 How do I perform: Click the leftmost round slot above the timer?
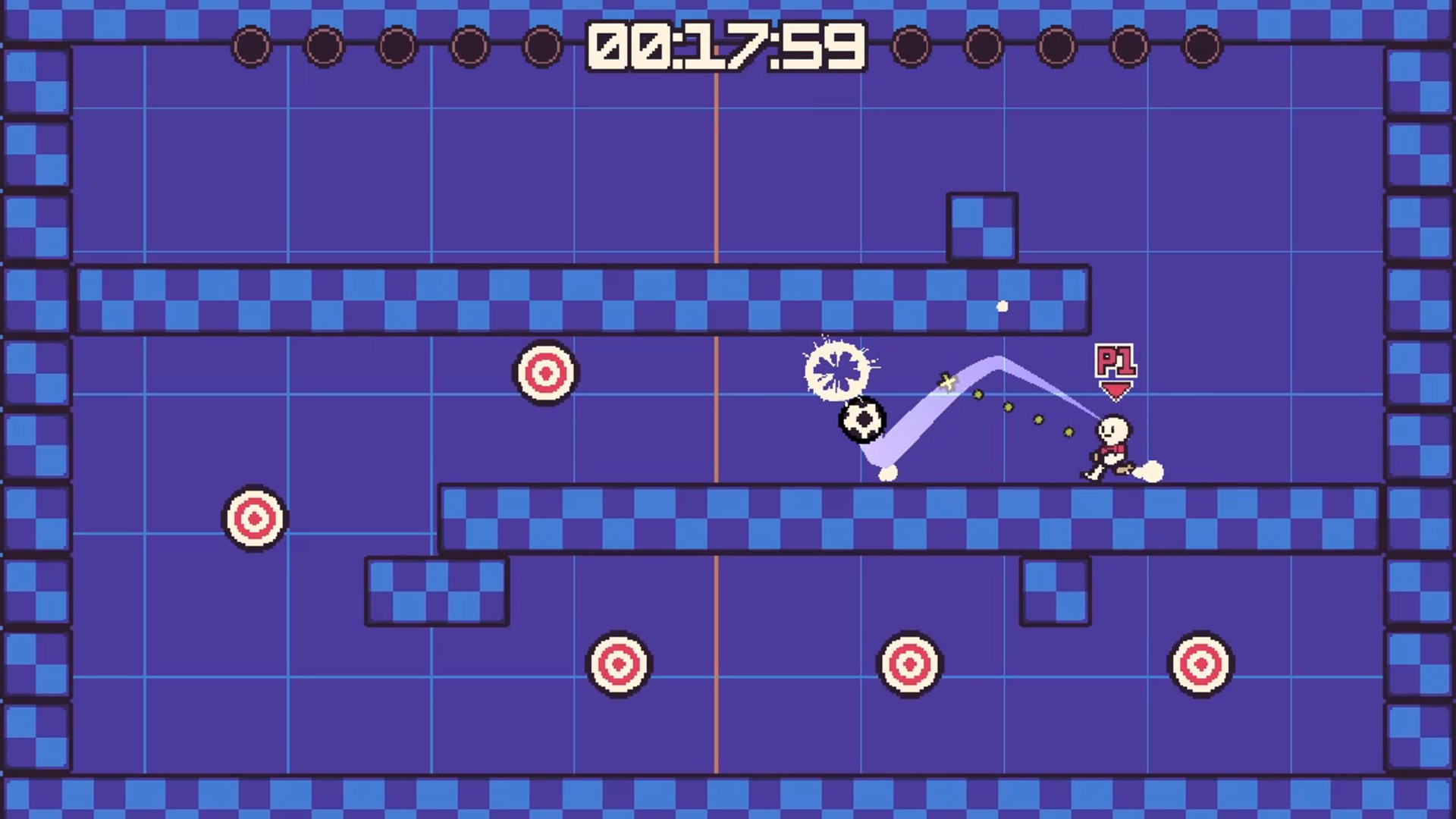(251, 45)
